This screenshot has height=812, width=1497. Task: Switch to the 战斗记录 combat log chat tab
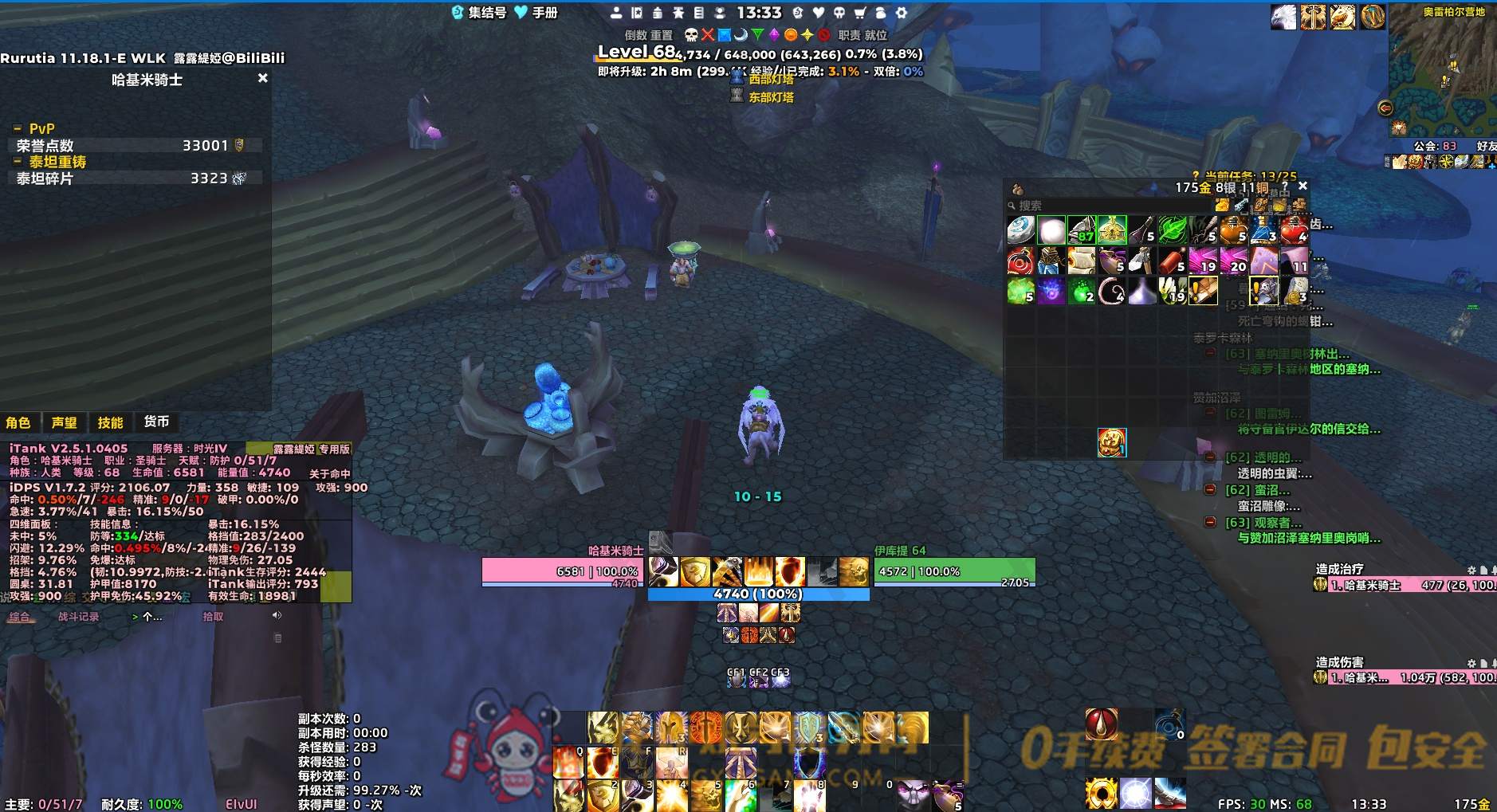coord(78,617)
